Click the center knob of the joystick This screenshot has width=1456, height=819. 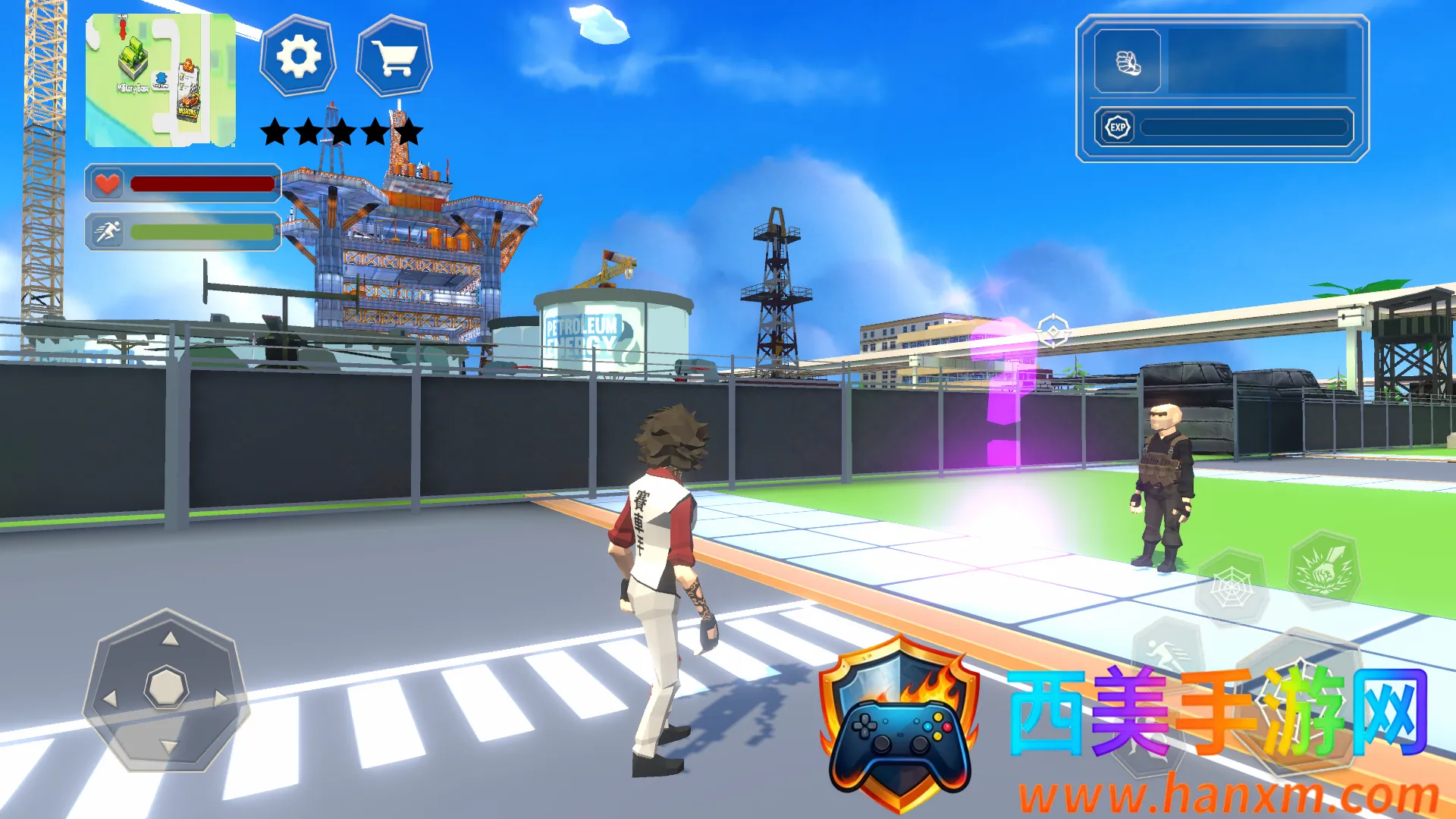[166, 687]
